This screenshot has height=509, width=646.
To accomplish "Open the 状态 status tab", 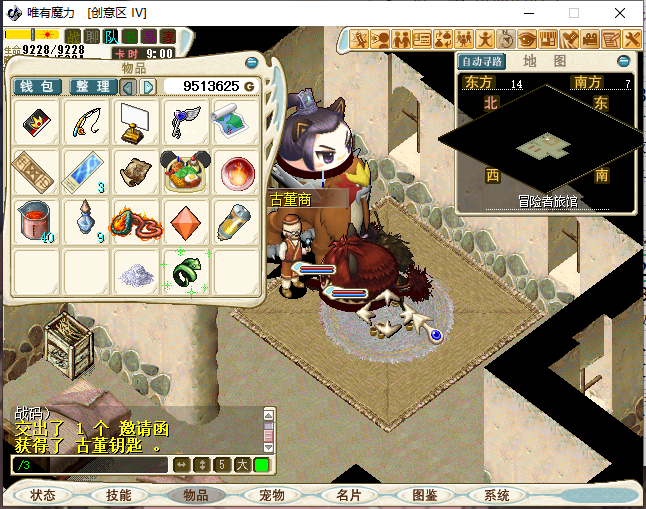I will [x=43, y=495].
